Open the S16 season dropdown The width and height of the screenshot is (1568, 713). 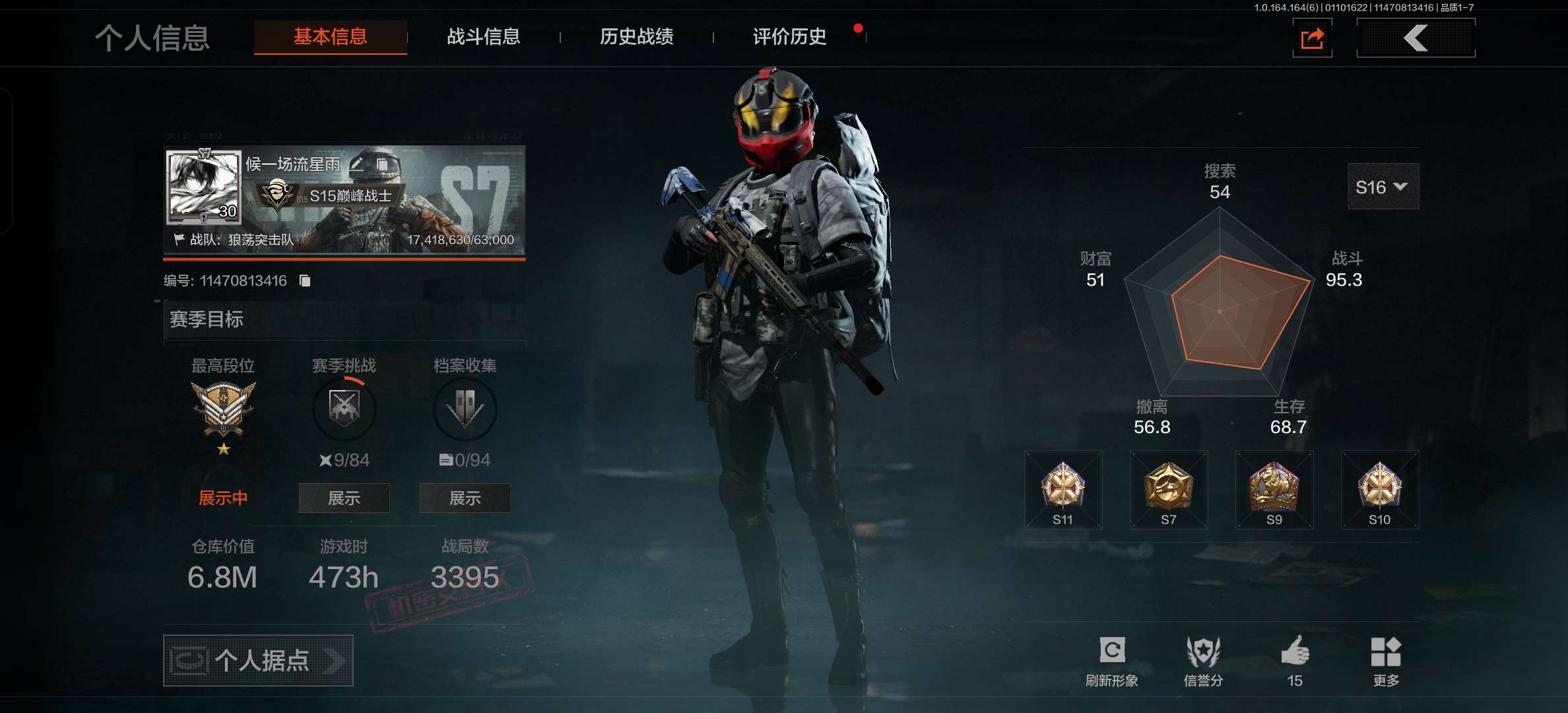click(x=1383, y=187)
